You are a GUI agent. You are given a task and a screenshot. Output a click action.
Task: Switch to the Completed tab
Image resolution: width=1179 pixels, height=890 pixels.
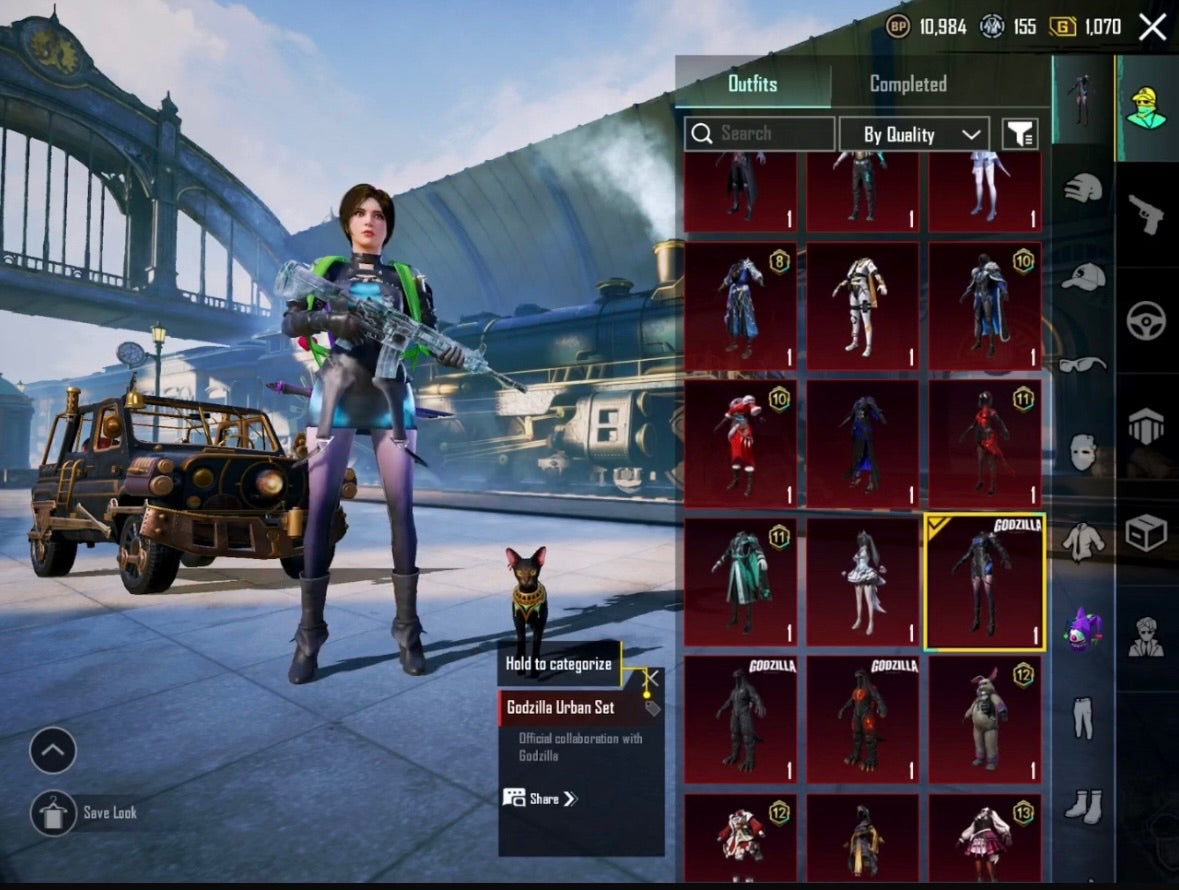(908, 84)
